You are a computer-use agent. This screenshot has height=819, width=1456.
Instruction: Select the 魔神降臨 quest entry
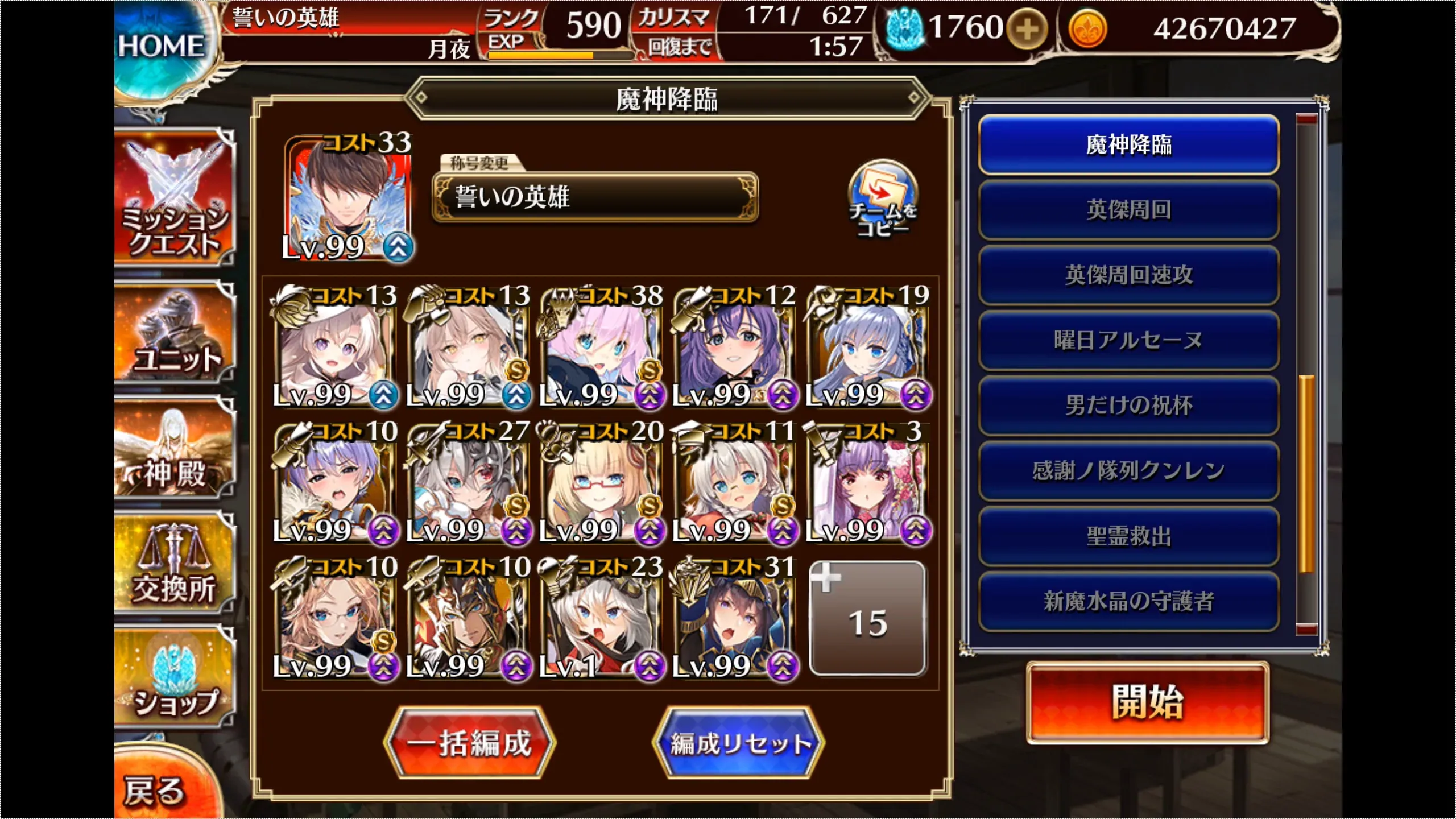coord(1129,145)
